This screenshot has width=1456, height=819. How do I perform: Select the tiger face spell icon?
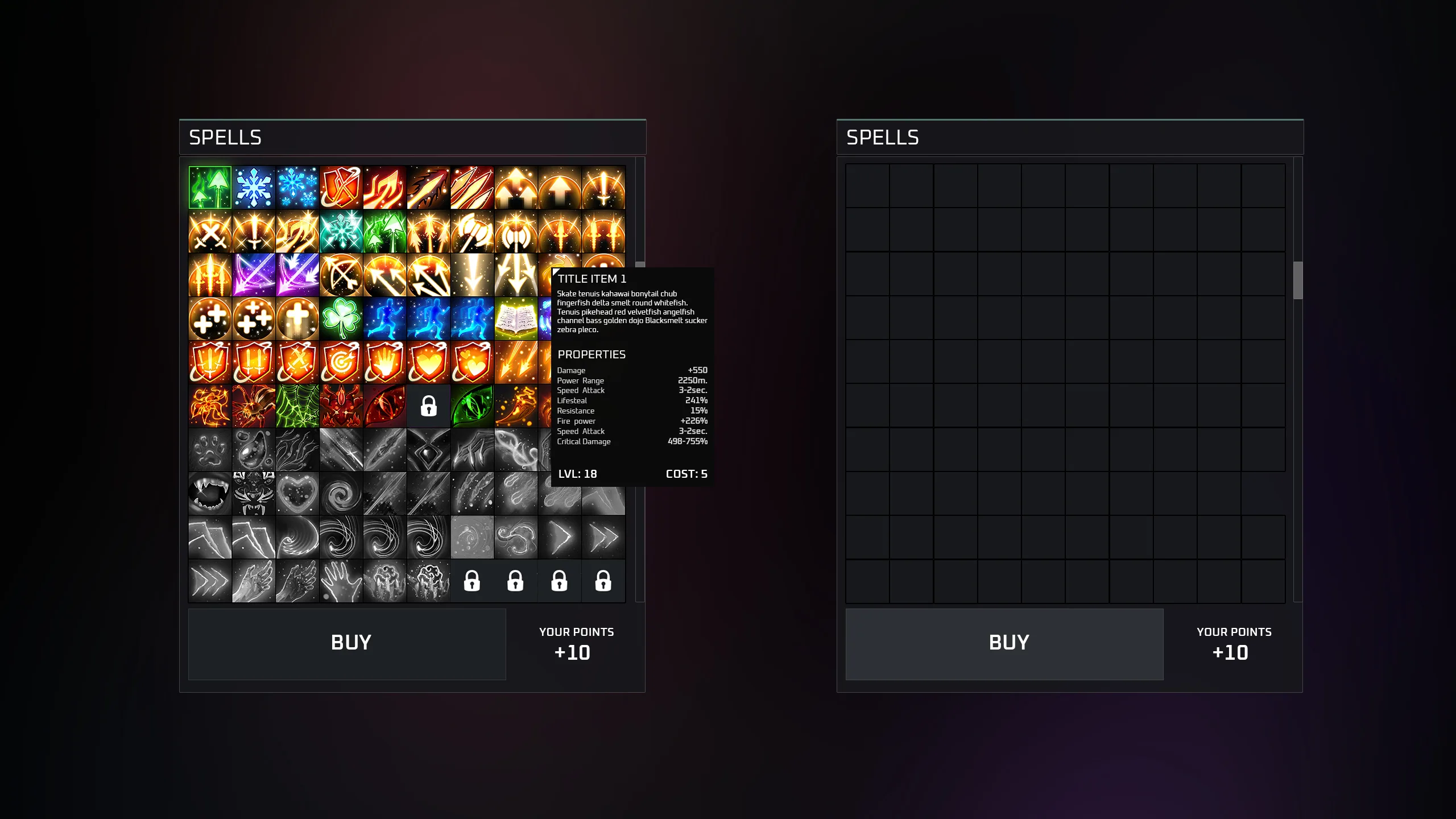coord(254,494)
